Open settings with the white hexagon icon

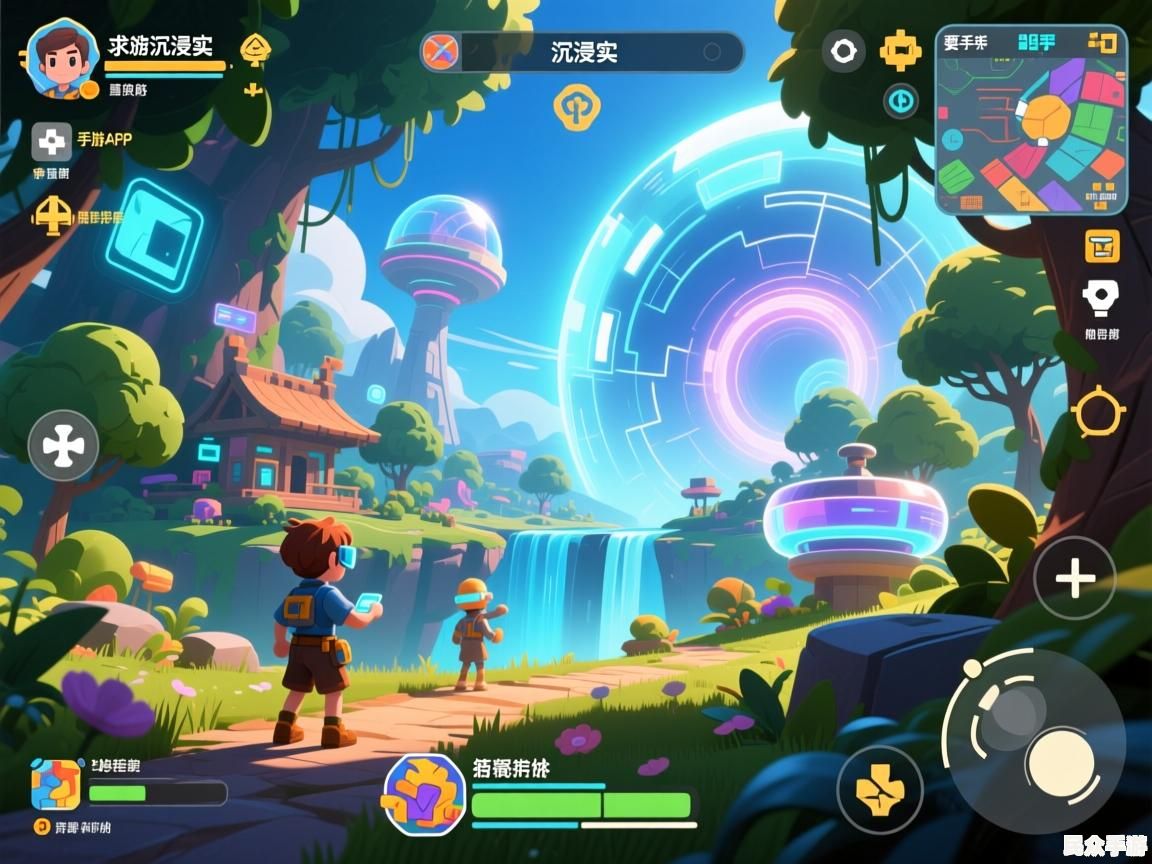coord(843,50)
